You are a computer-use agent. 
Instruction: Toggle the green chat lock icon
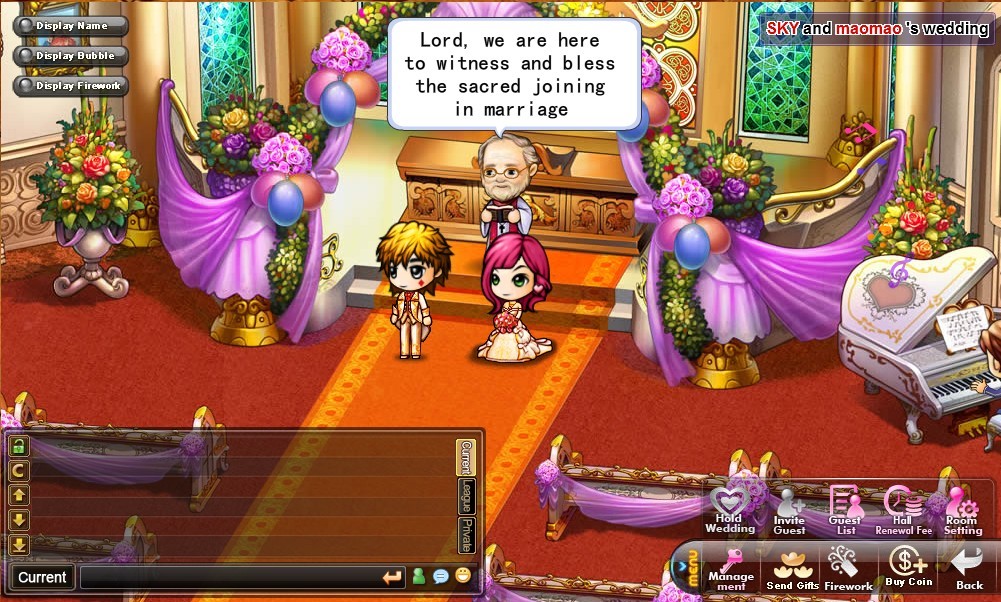19,446
